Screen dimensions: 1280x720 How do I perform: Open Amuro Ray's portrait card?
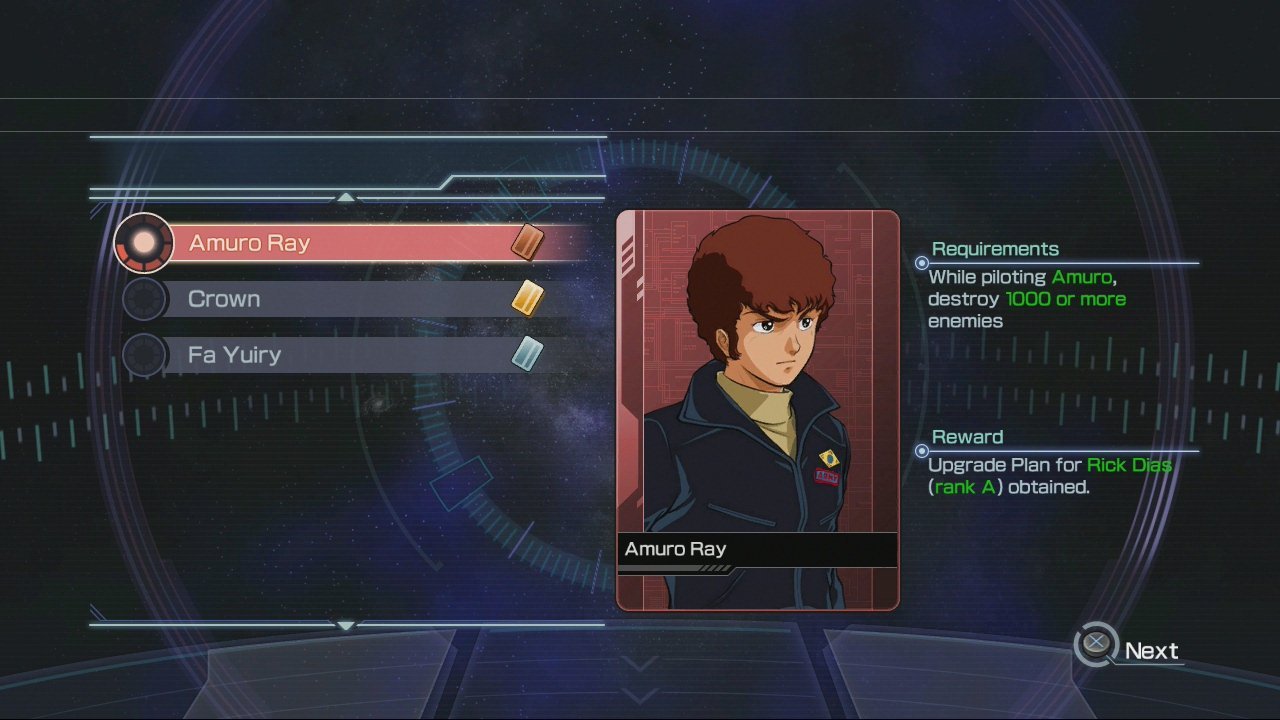pyautogui.click(x=757, y=409)
